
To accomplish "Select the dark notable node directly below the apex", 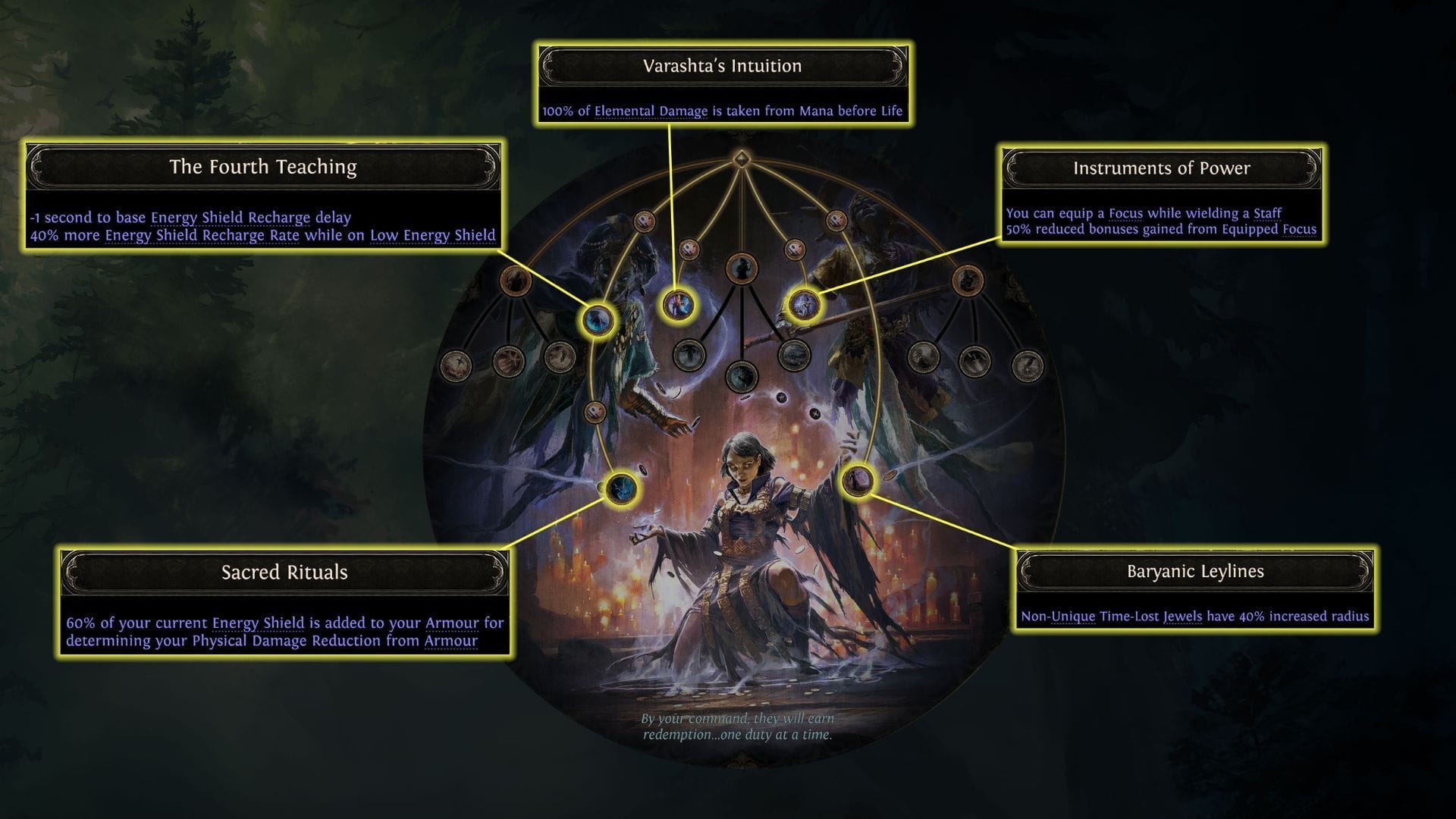I will [742, 268].
